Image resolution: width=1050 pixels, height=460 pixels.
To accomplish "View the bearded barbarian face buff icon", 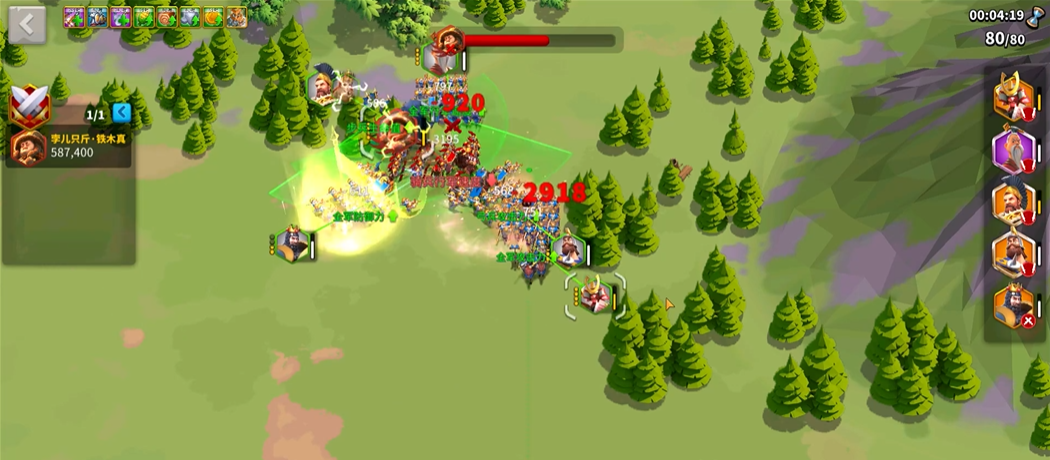I will tap(236, 17).
